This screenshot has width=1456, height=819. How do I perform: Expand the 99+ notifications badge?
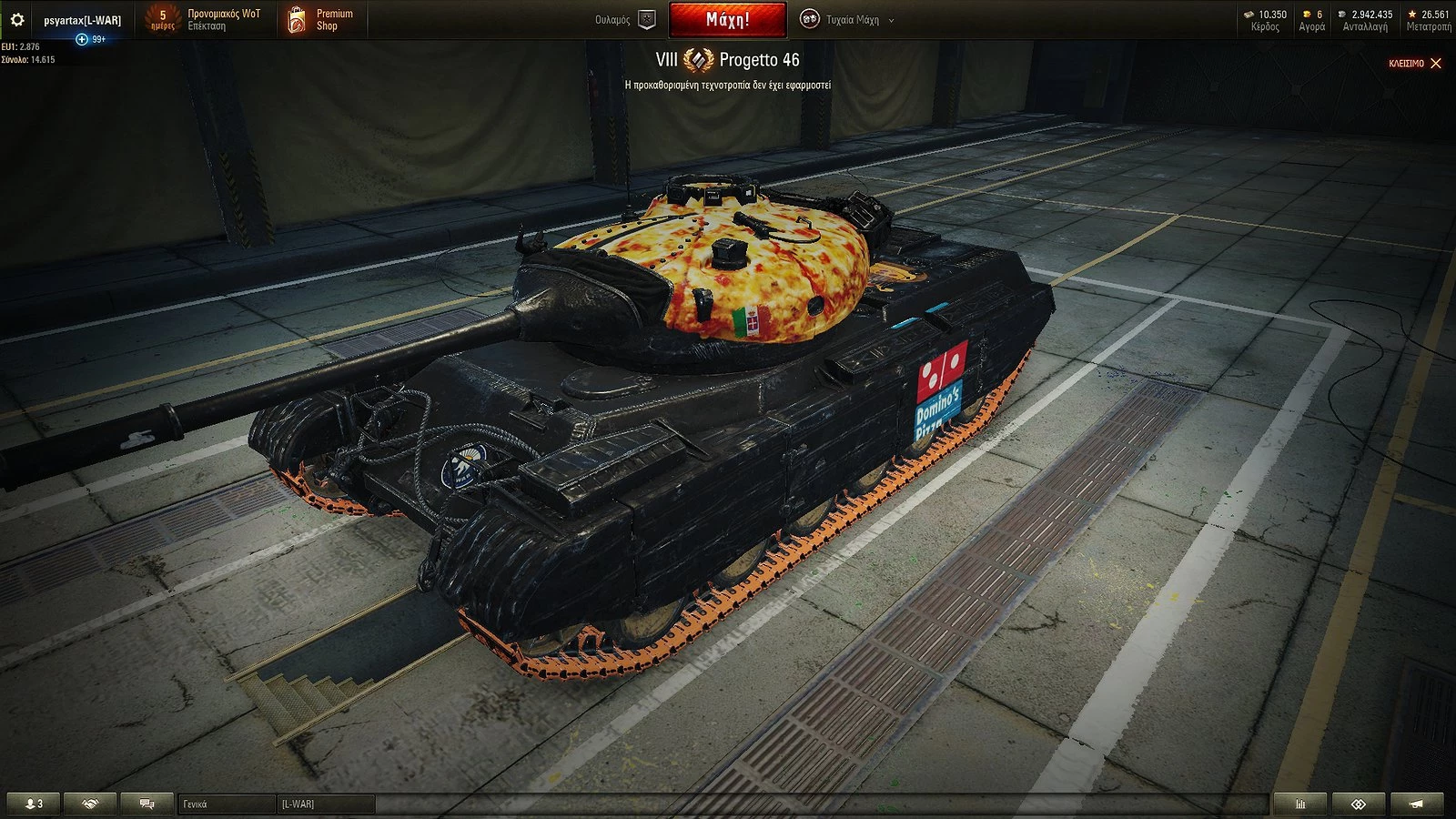[91, 39]
